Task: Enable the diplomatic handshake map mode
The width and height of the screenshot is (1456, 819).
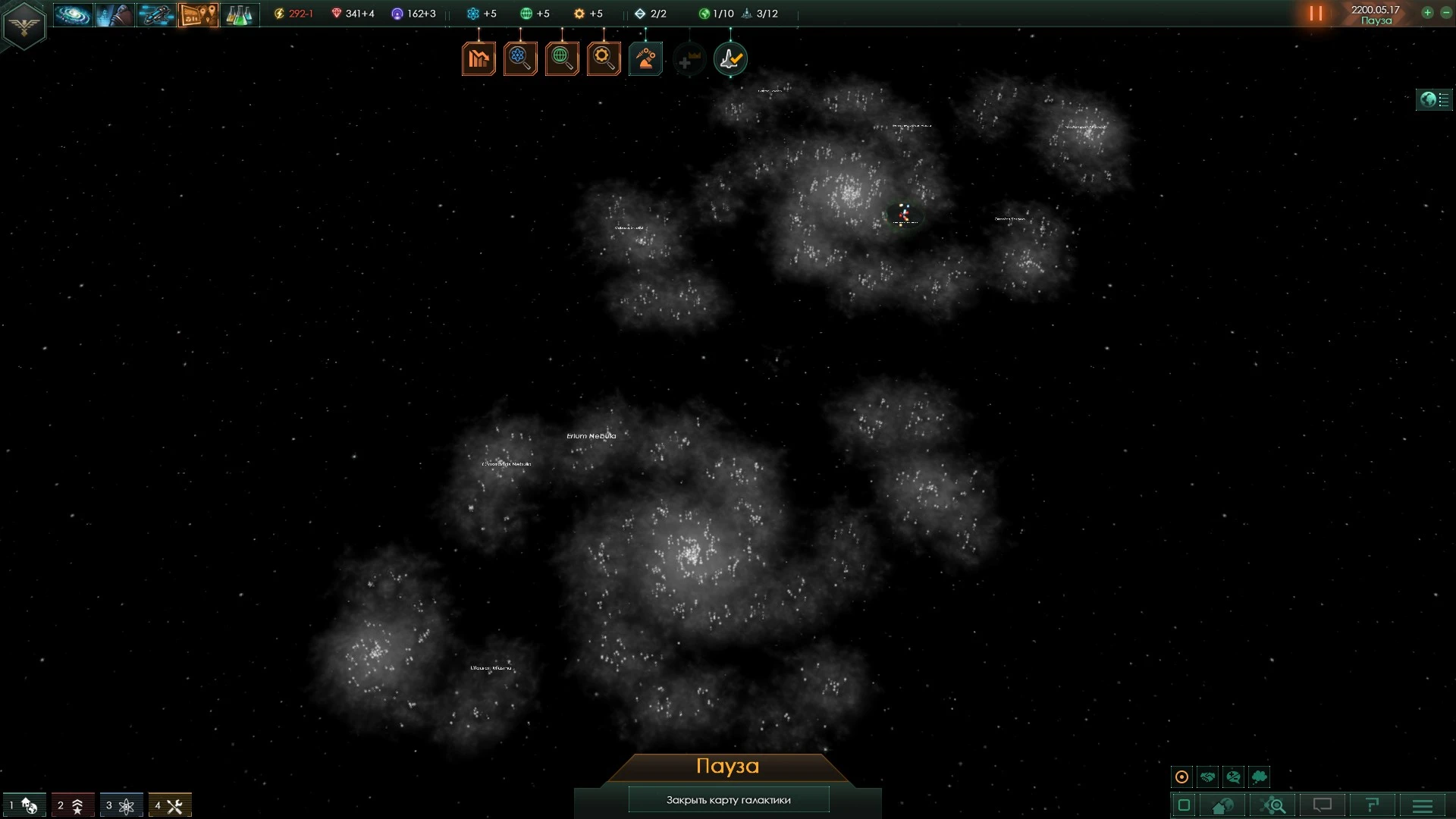Action: coord(1207,777)
